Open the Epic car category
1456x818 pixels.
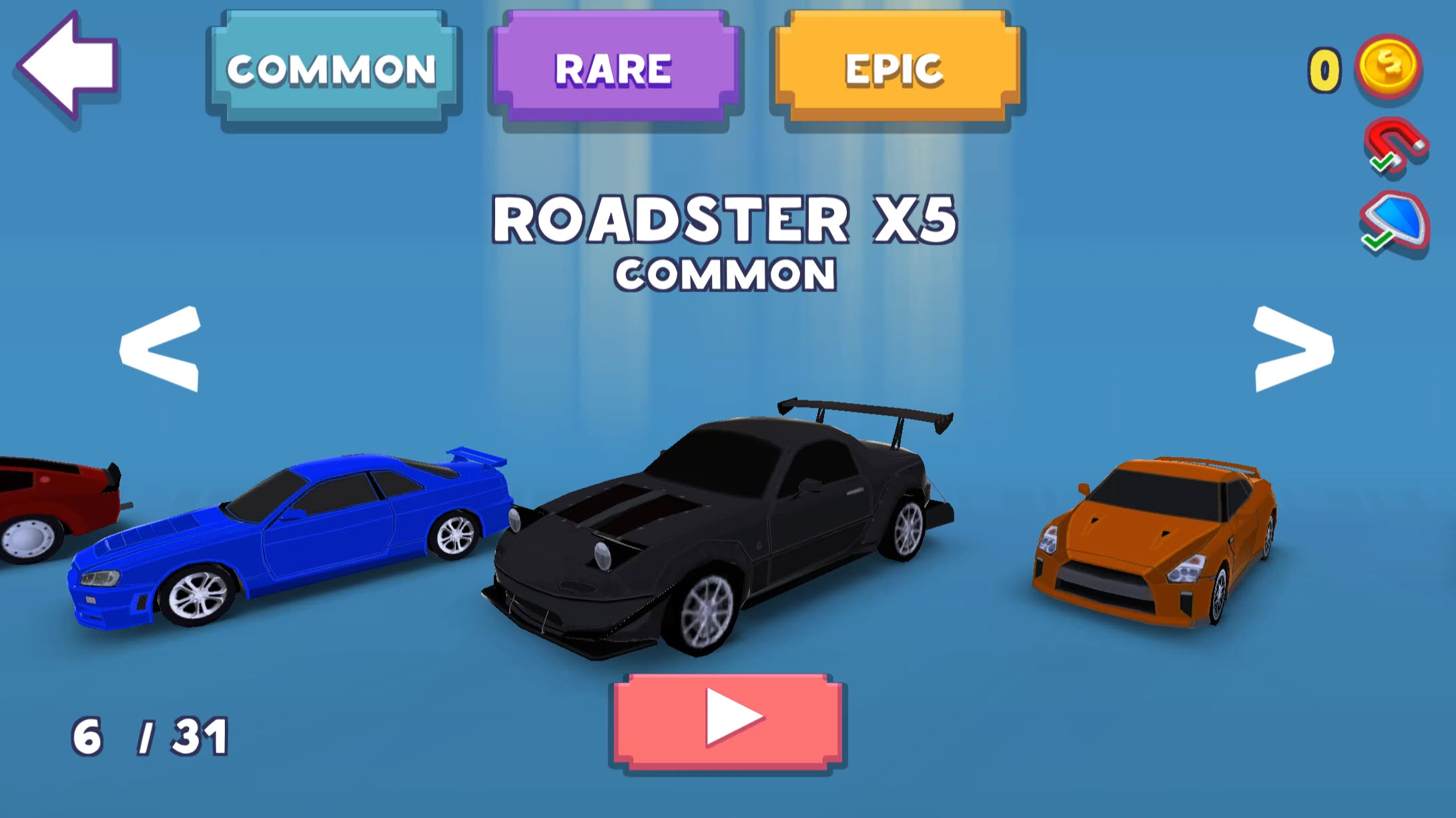(x=895, y=69)
